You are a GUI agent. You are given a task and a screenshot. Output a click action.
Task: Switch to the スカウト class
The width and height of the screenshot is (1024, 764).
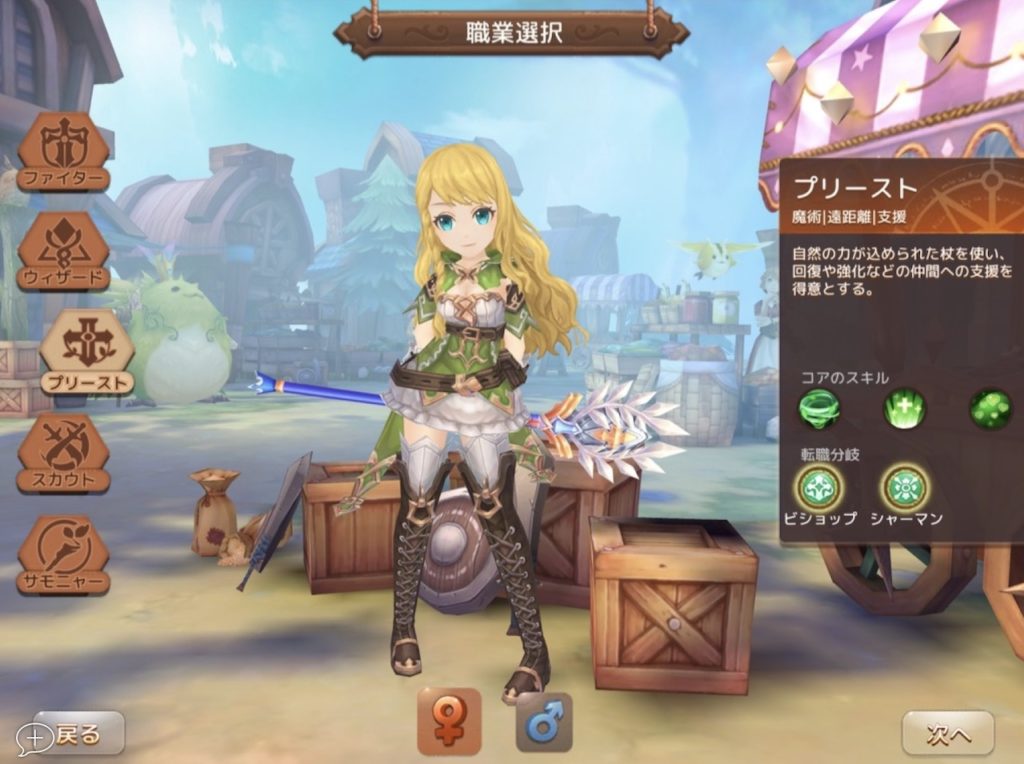coord(64,451)
